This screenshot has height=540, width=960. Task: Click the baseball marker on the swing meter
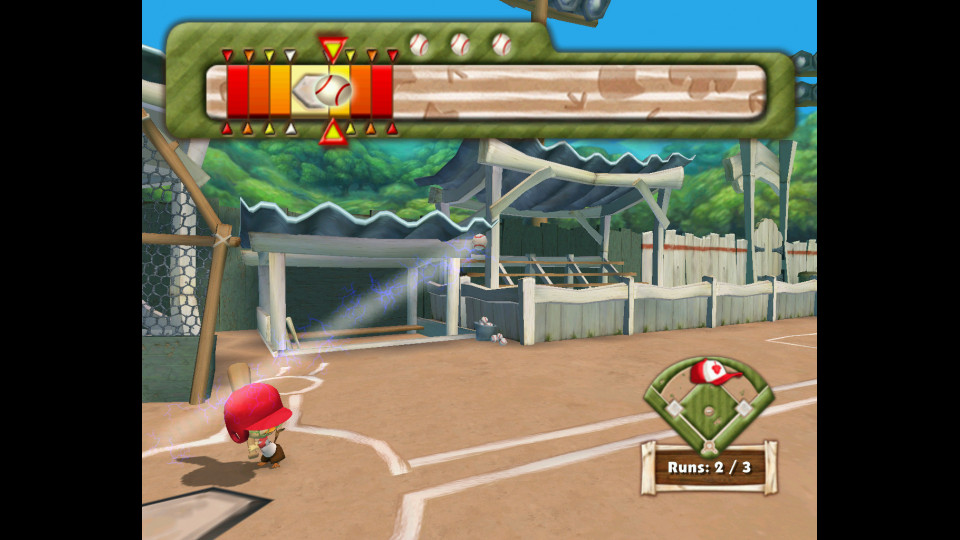(332, 91)
